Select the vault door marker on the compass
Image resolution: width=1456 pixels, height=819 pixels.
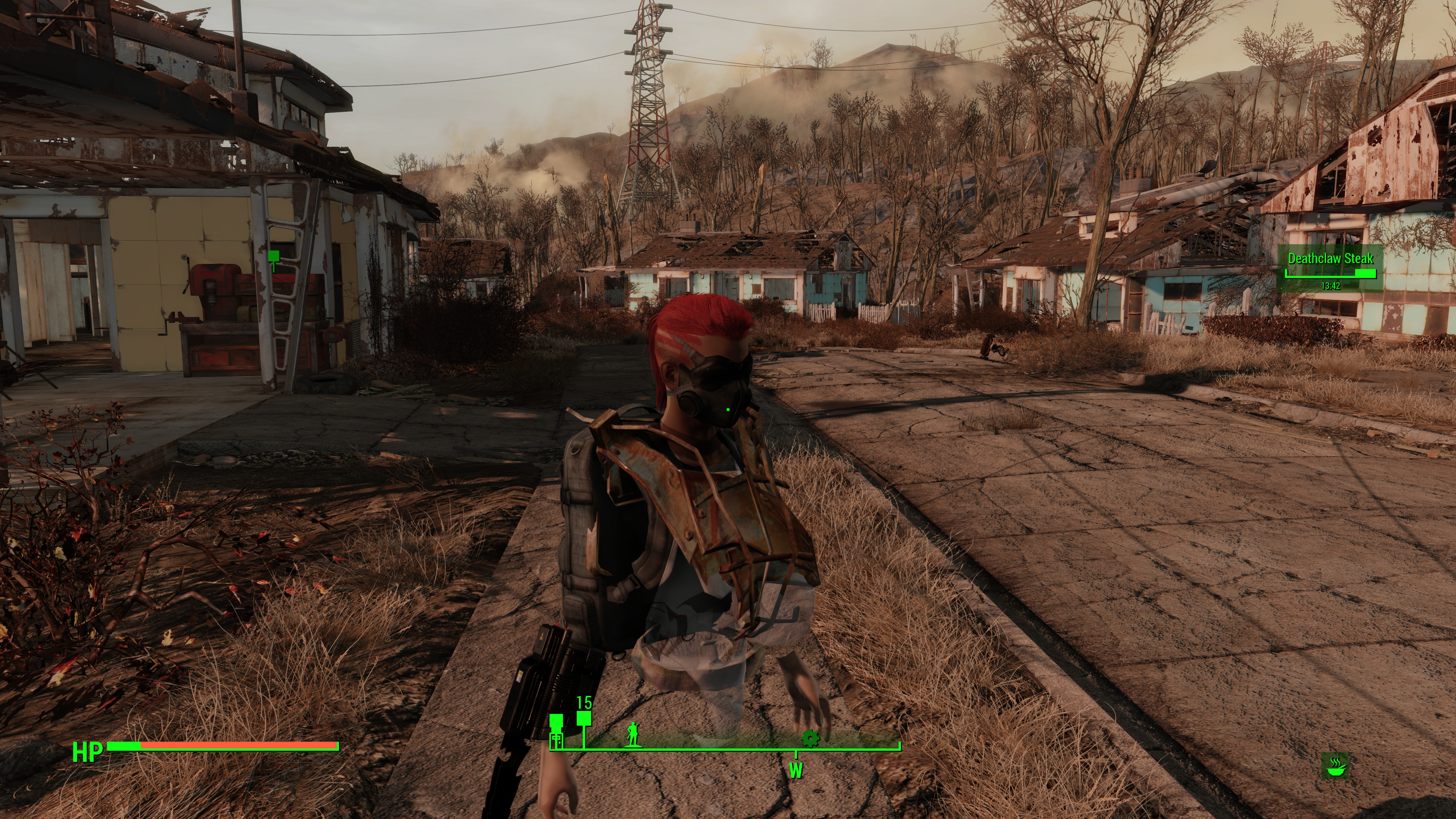click(557, 739)
